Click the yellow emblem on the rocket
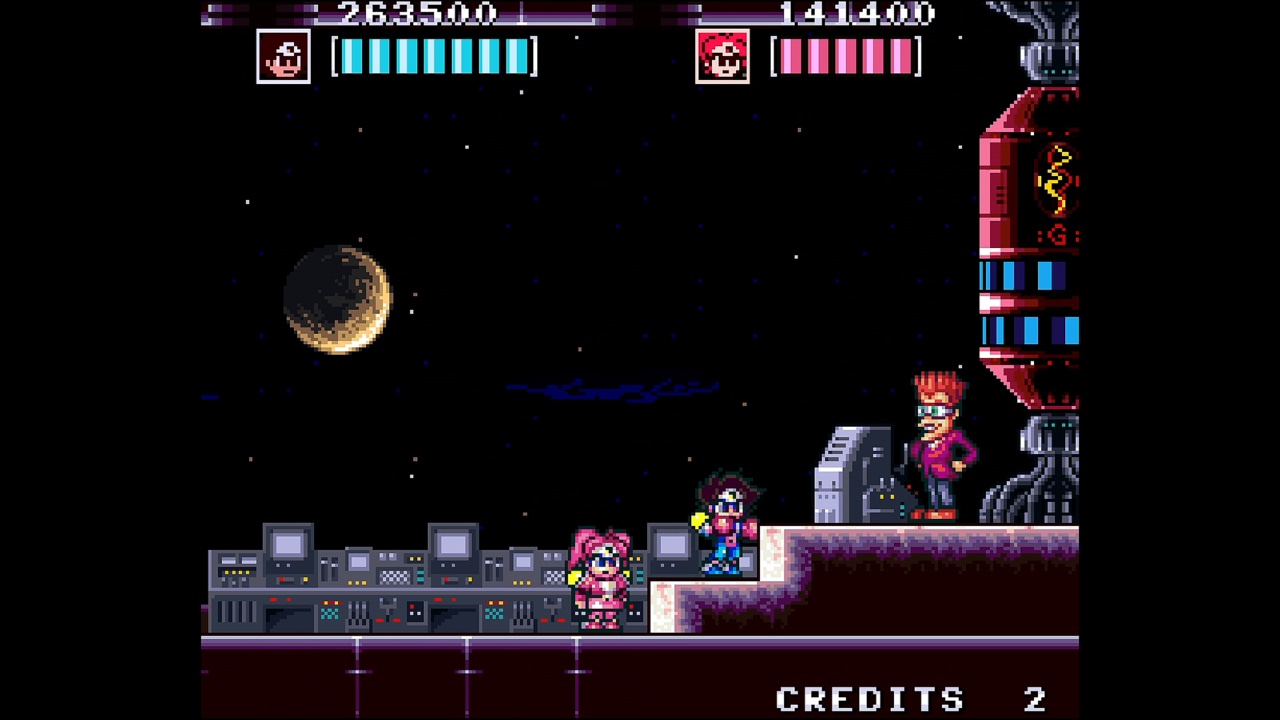The height and width of the screenshot is (720, 1280). coord(1055,180)
